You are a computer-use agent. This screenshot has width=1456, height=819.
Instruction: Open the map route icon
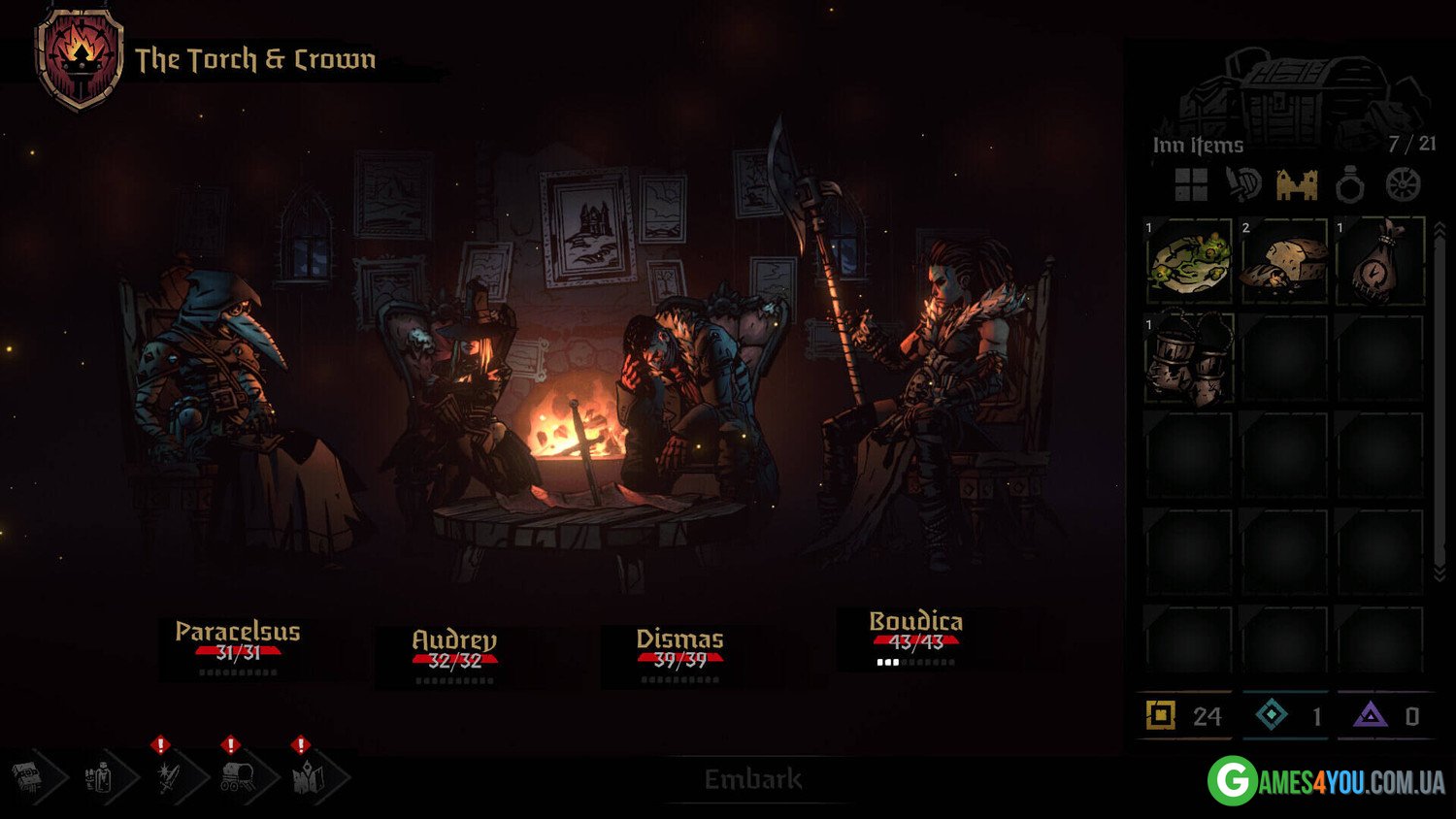[x=308, y=777]
